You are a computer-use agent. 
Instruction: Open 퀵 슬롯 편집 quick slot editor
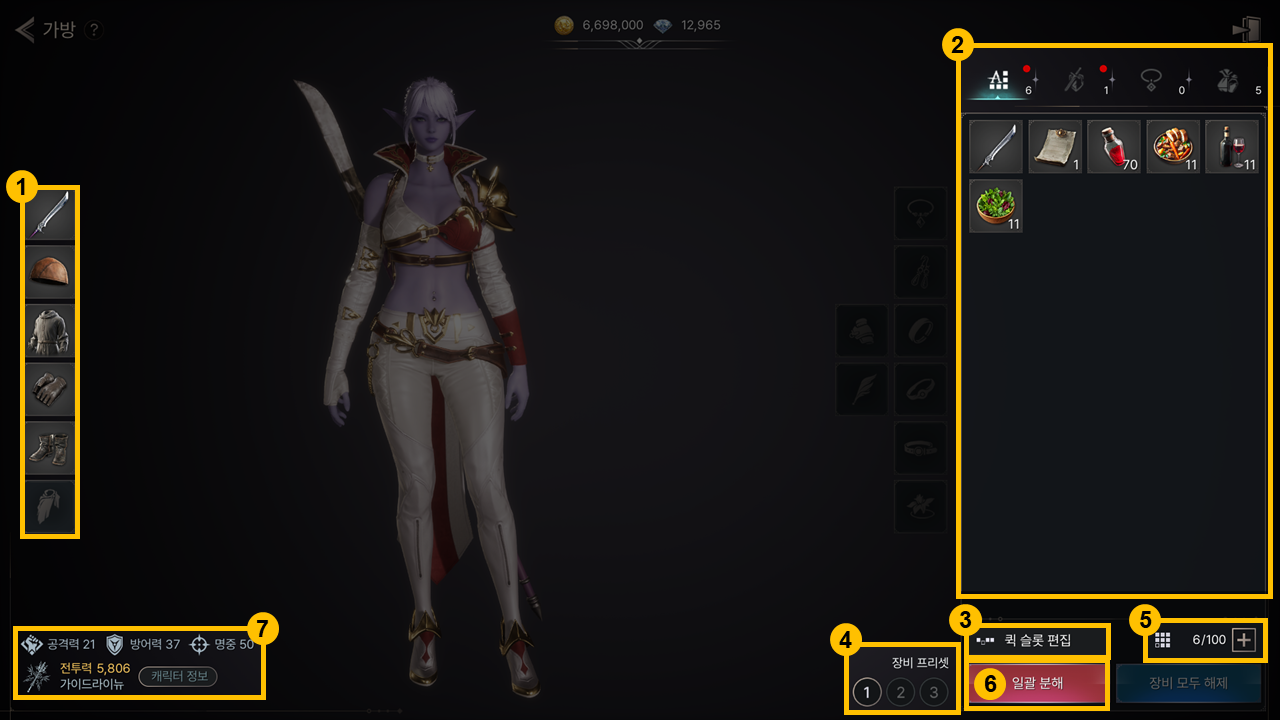1037,640
